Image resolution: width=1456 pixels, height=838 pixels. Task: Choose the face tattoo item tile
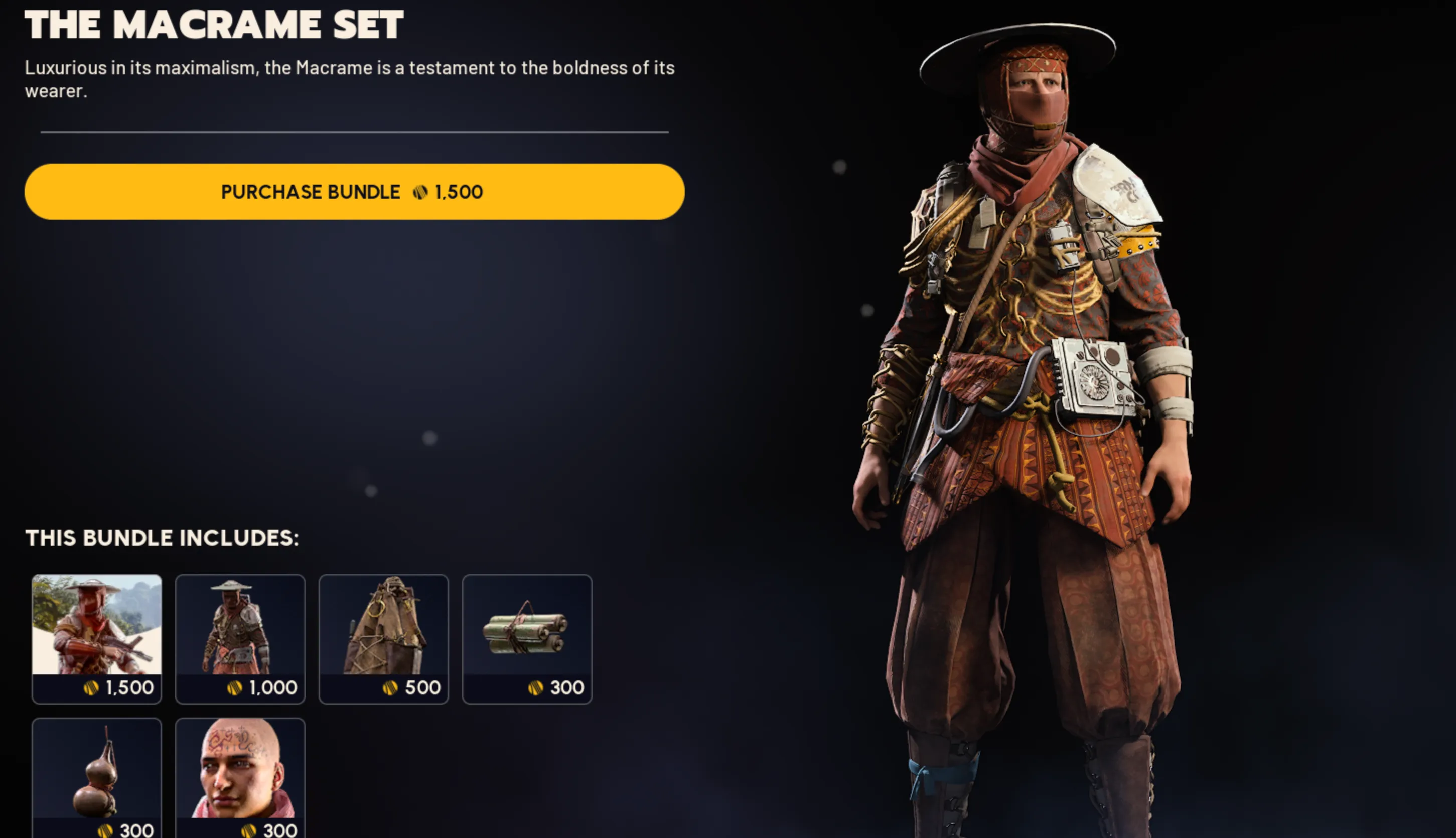[x=240, y=777]
